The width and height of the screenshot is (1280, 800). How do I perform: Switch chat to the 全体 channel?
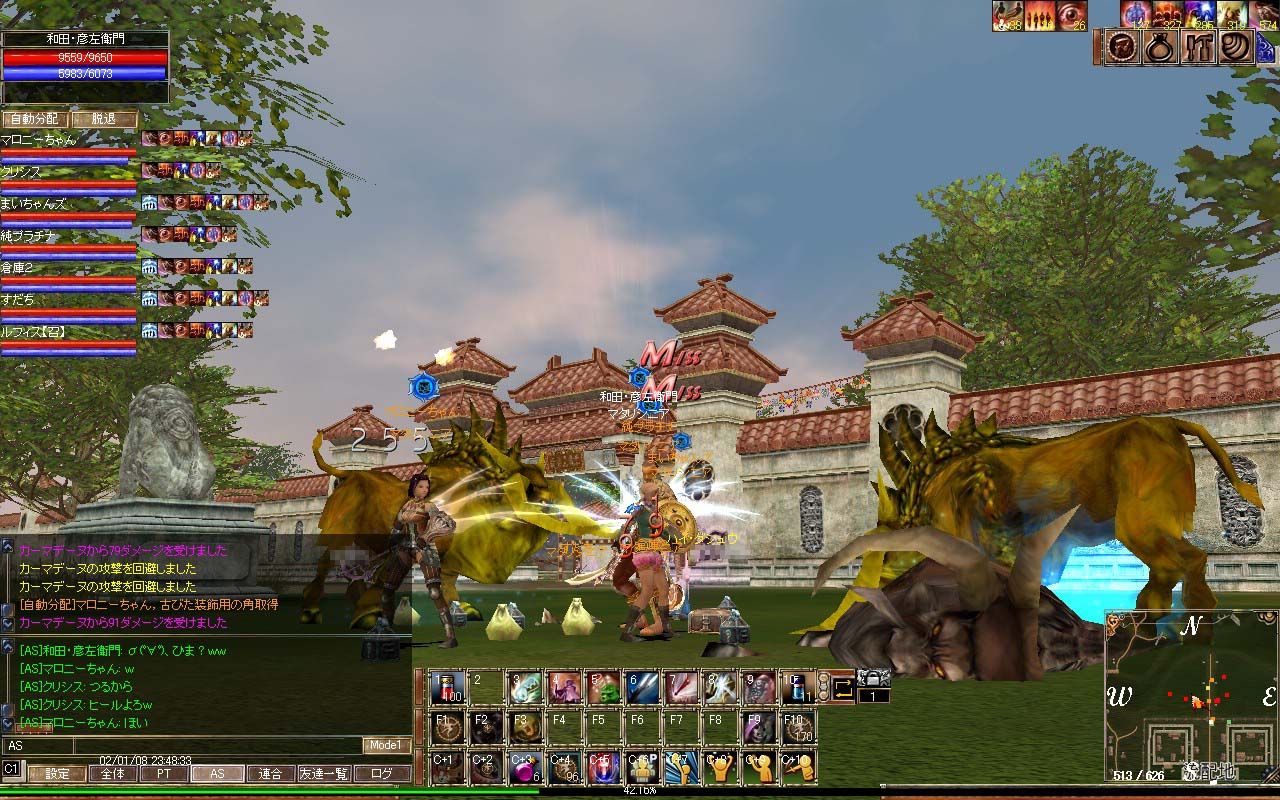tap(112, 773)
